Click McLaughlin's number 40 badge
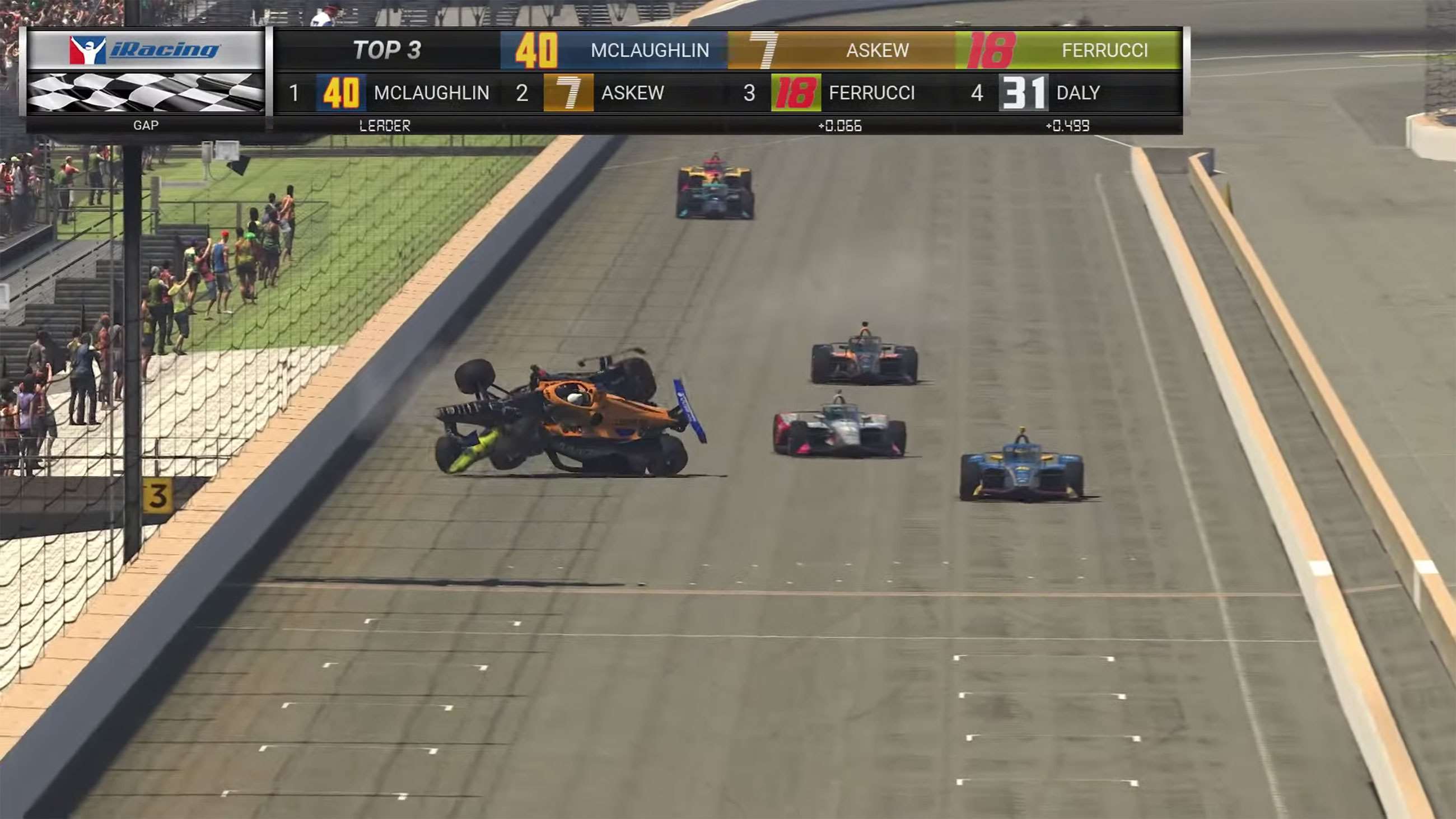 (342, 94)
